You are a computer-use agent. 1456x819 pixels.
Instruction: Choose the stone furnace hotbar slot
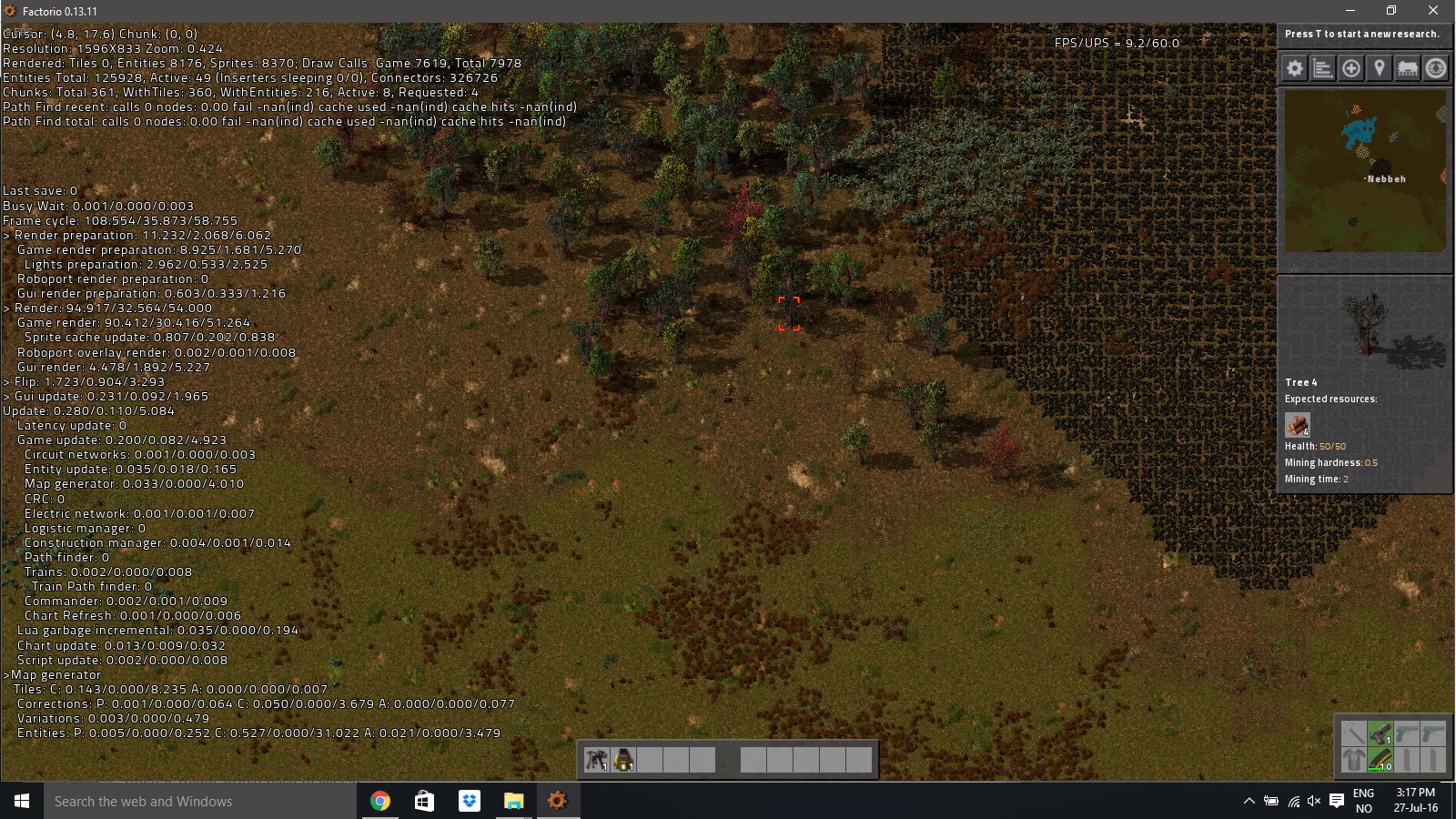pyautogui.click(x=623, y=760)
